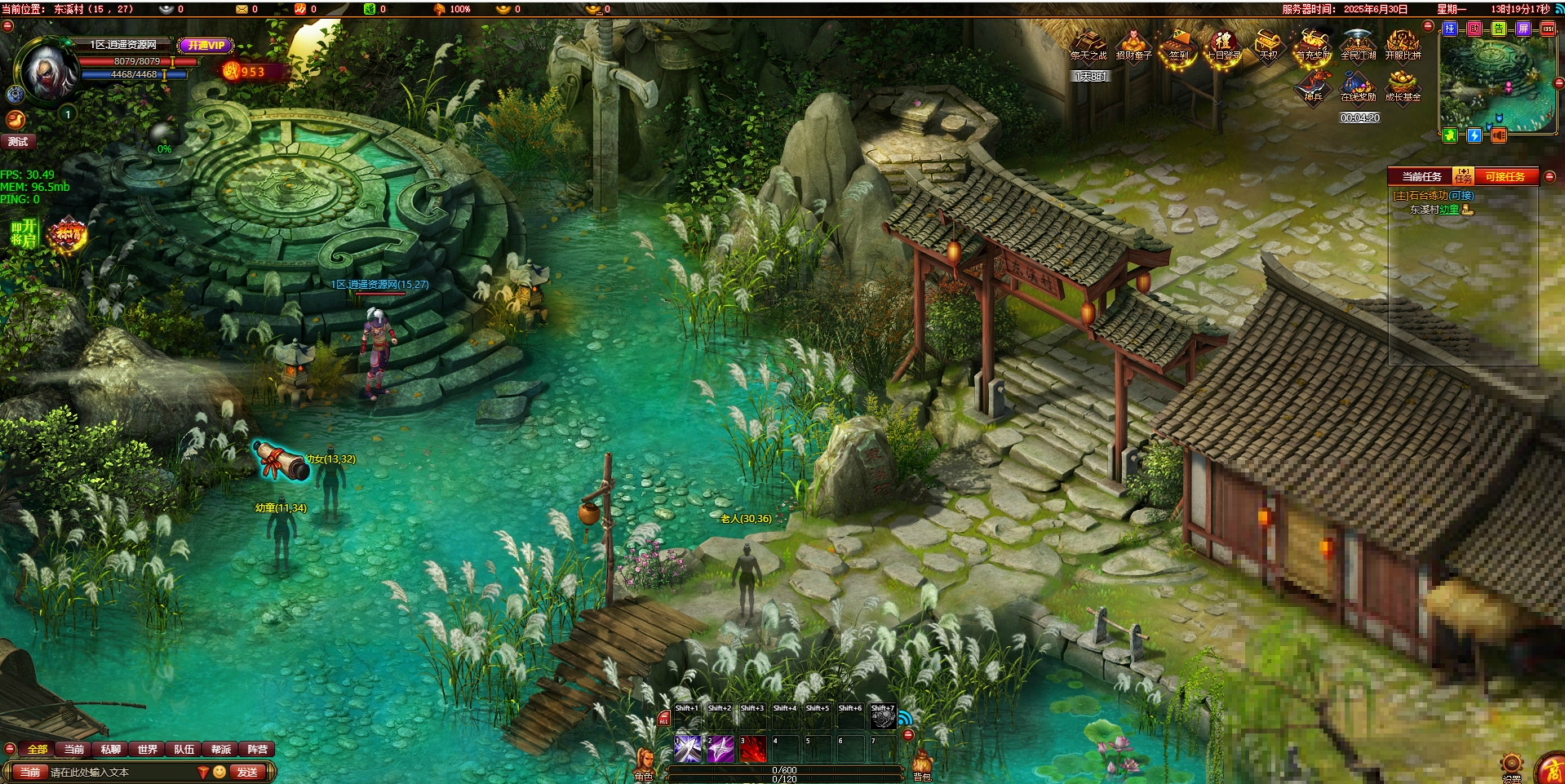Mute game sound via minimap speaker icon
The width and height of the screenshot is (1565, 784).
[1498, 136]
